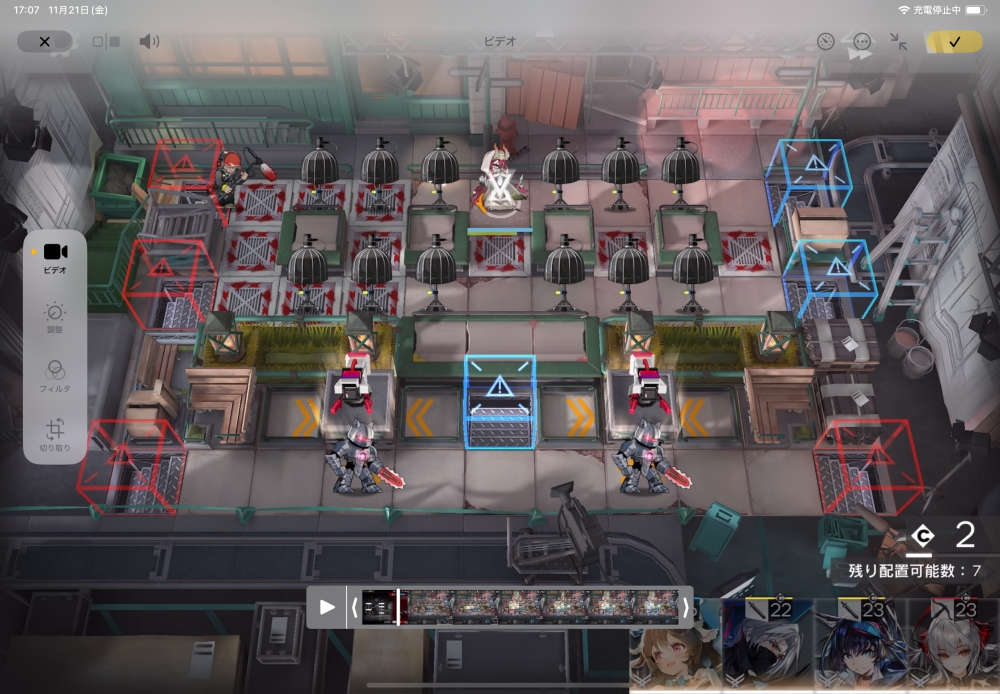Play the video clip
This screenshot has height=694, width=1000.
click(x=327, y=607)
